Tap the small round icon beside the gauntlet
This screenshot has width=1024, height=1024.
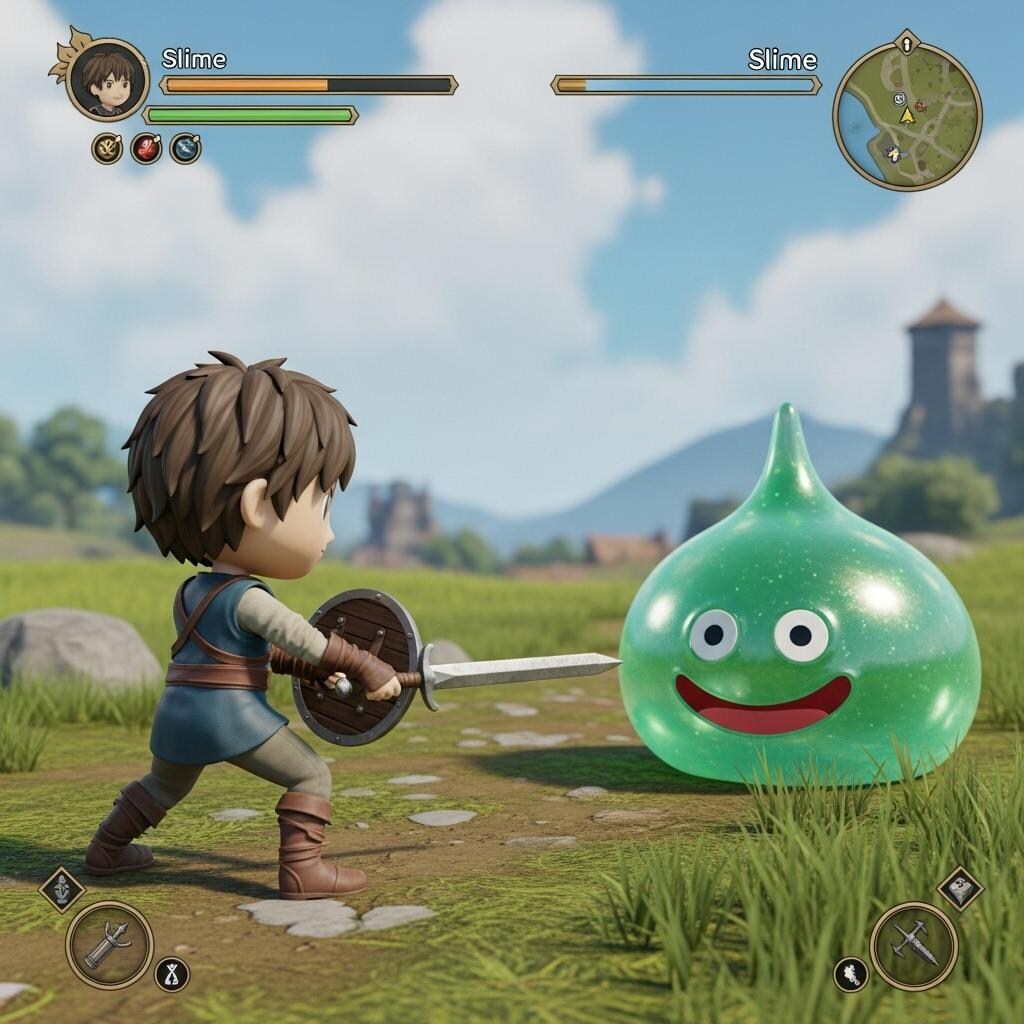171,974
